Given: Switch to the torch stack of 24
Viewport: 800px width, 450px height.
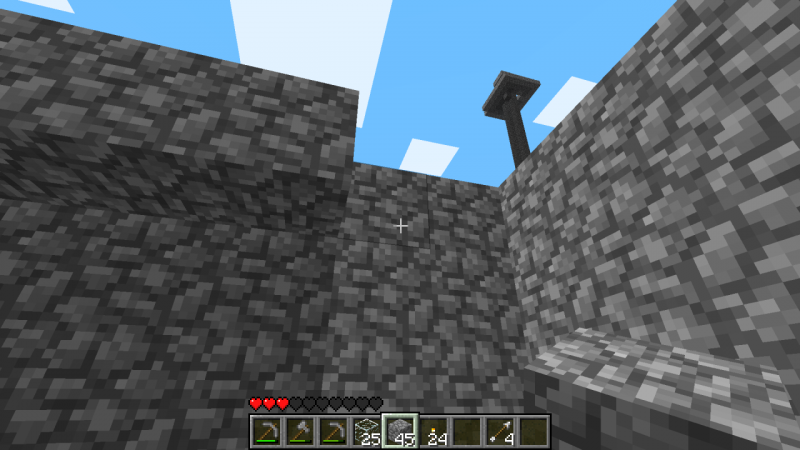Looking at the screenshot, I should tap(433, 431).
